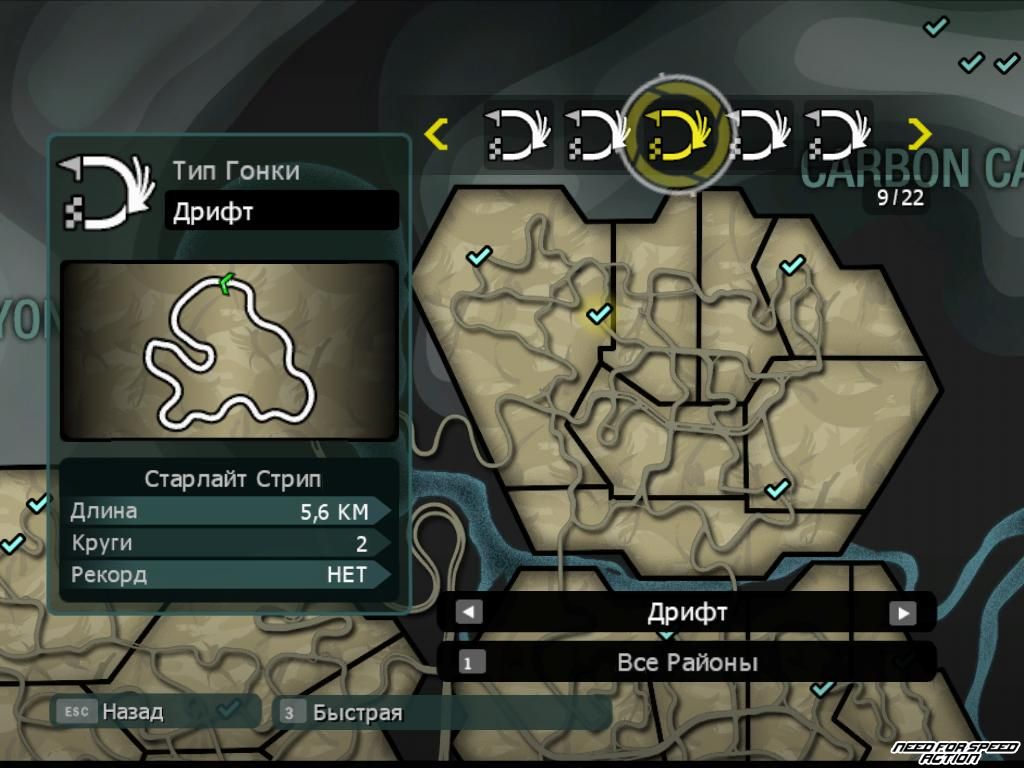Switch race type with the left arrow beside Дрифт

point(469,612)
